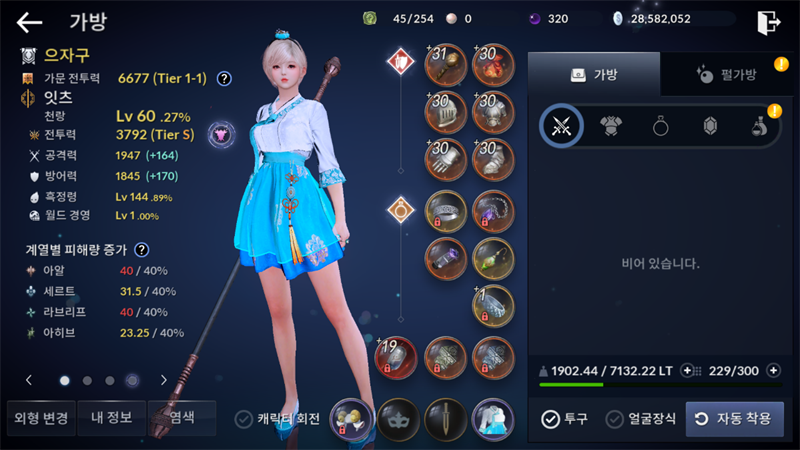Choose the armor category filter

(x=611, y=126)
